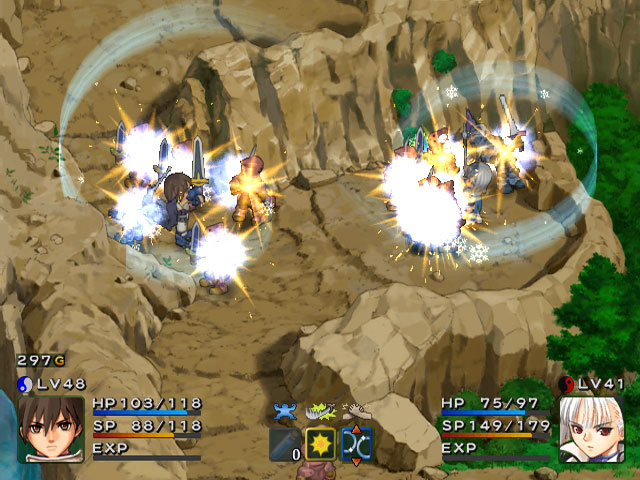Select the bare foot kick icon
Screen dimensions: 640x480
coord(355,410)
